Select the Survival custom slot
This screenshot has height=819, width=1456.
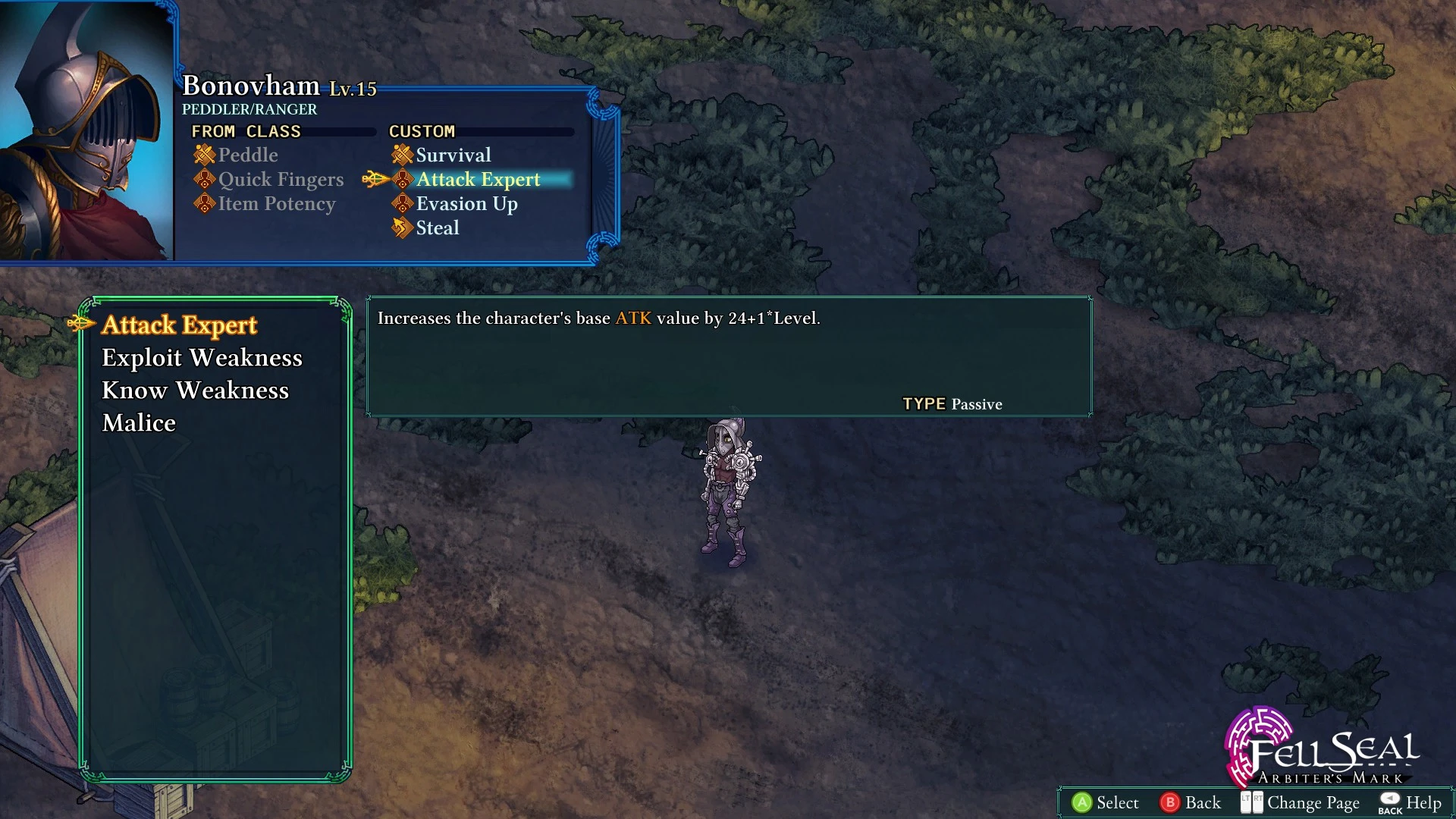[453, 155]
